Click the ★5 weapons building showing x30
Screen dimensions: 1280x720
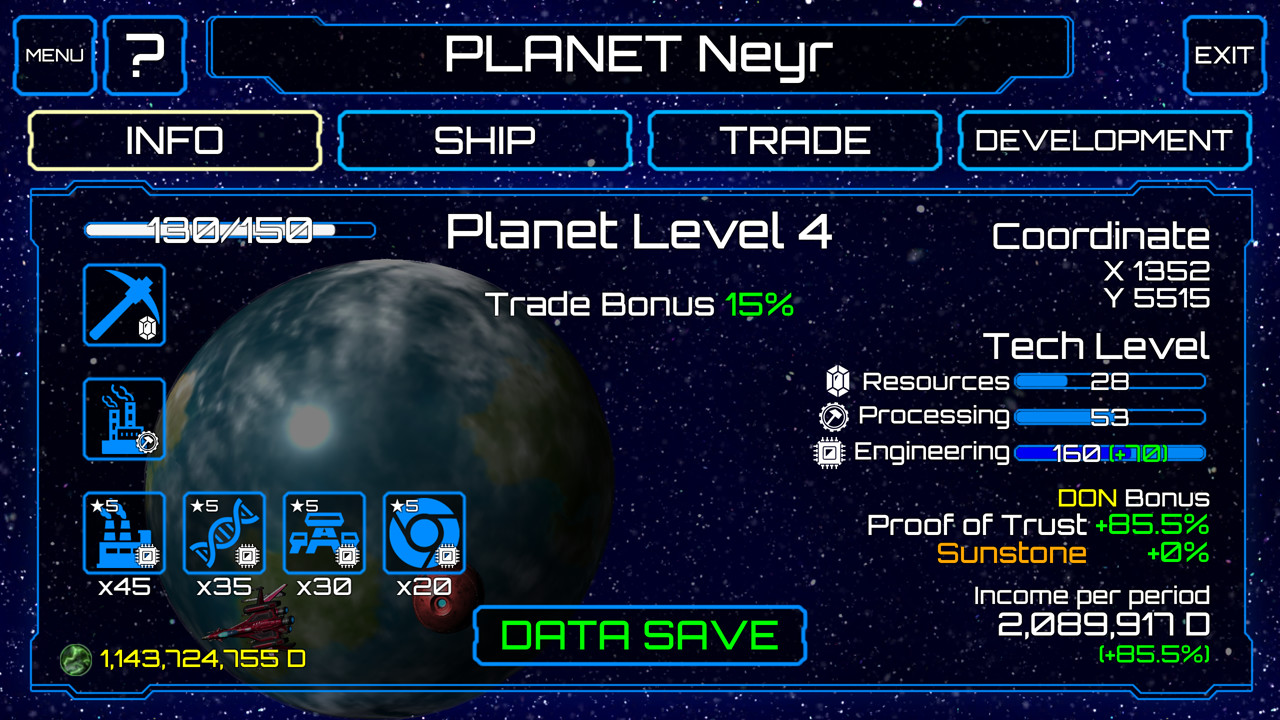tap(324, 533)
